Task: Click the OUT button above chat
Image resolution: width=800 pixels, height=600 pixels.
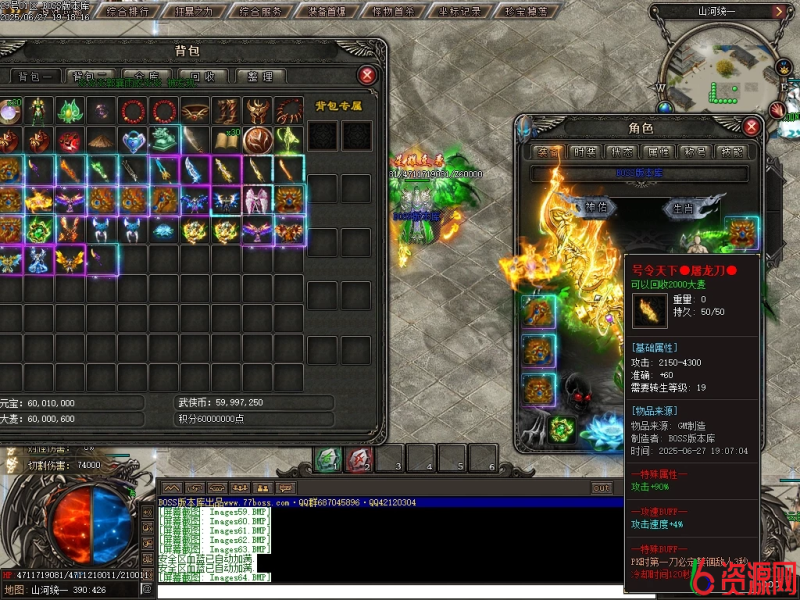Action: [601, 488]
